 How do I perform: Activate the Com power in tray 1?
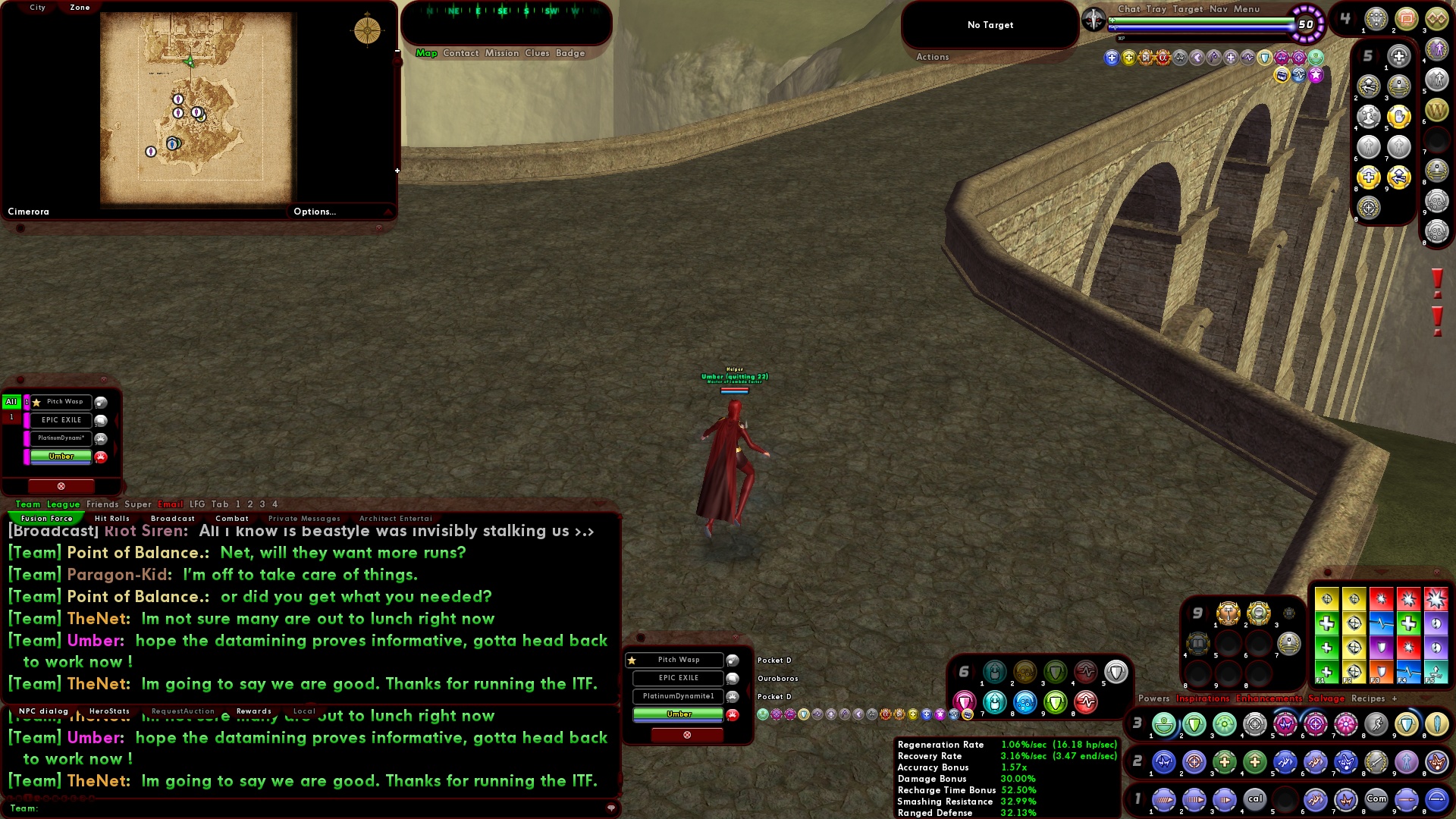(x=1376, y=799)
